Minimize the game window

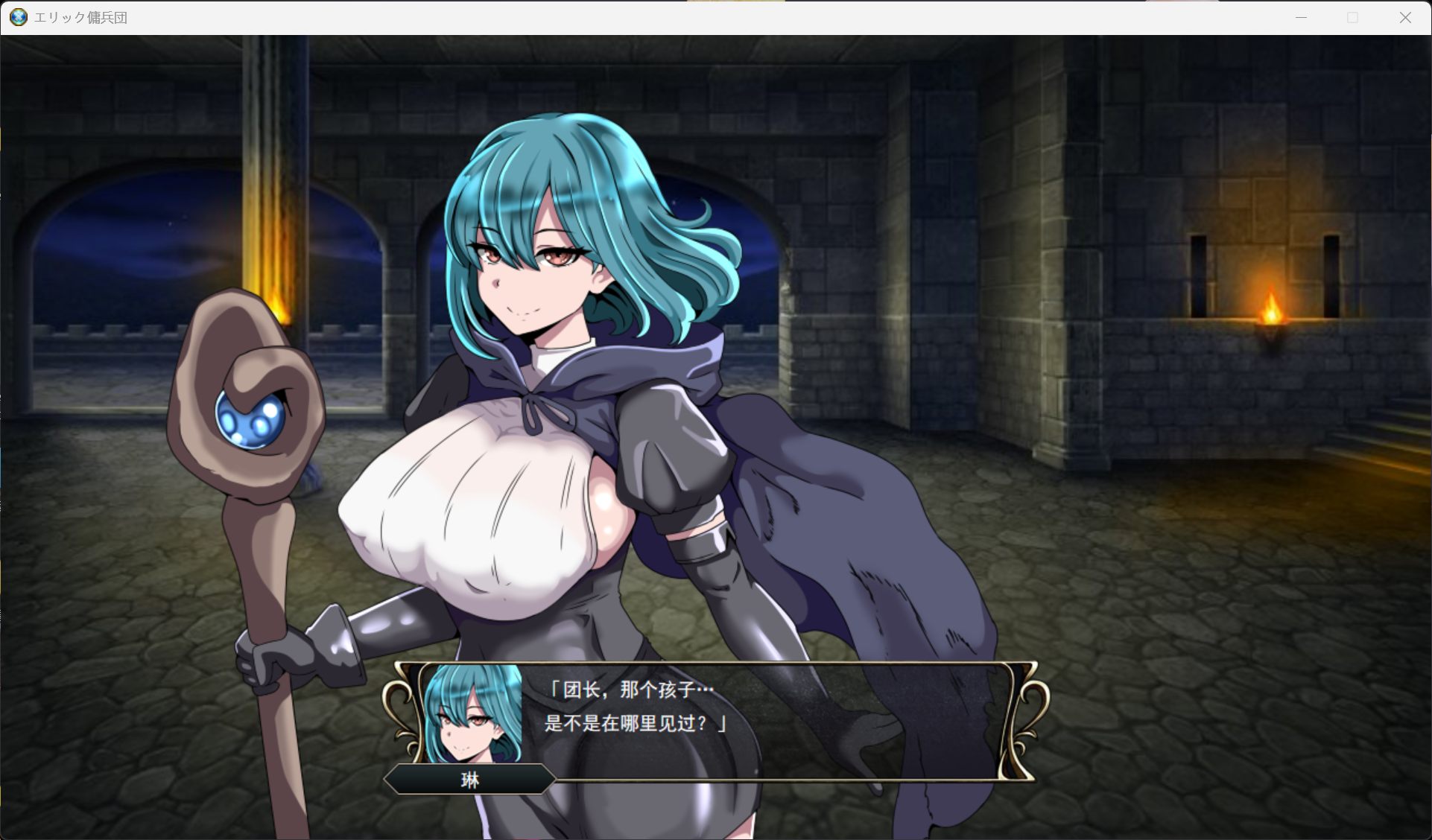[x=1301, y=18]
